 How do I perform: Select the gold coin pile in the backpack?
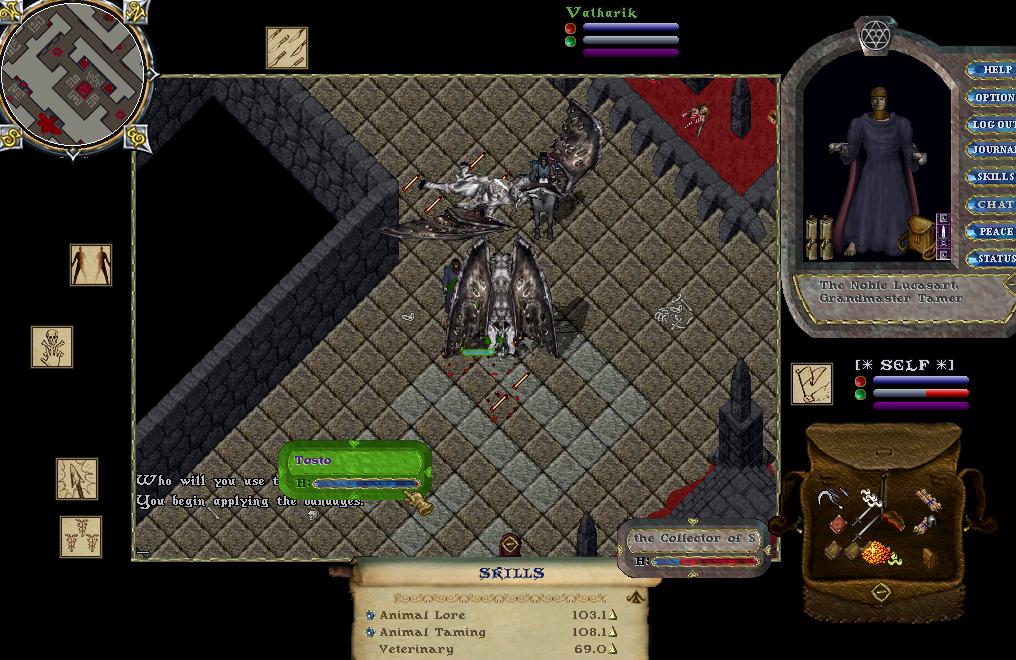click(877, 552)
